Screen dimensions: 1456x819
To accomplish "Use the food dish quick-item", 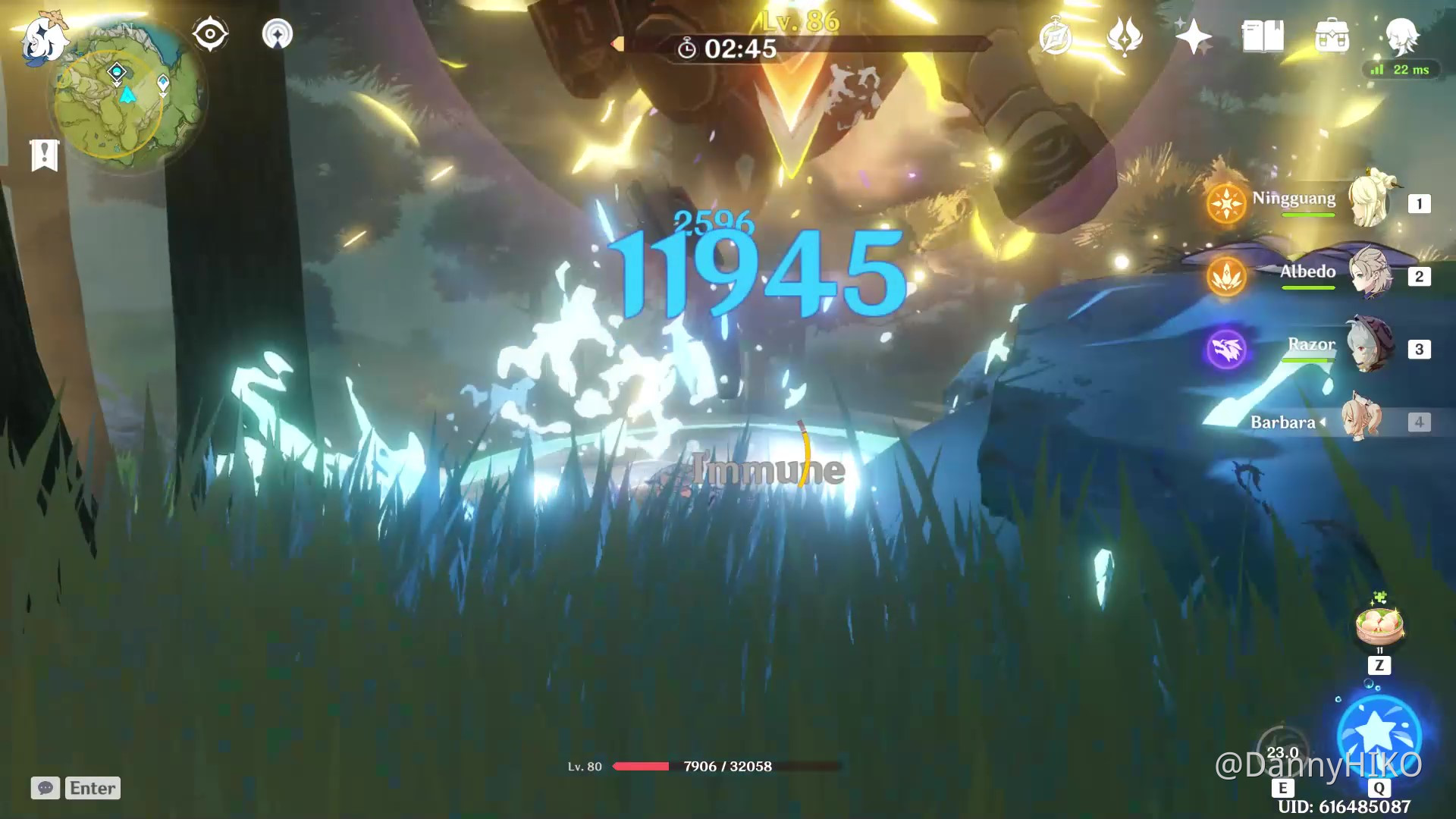I will pos(1379,626).
